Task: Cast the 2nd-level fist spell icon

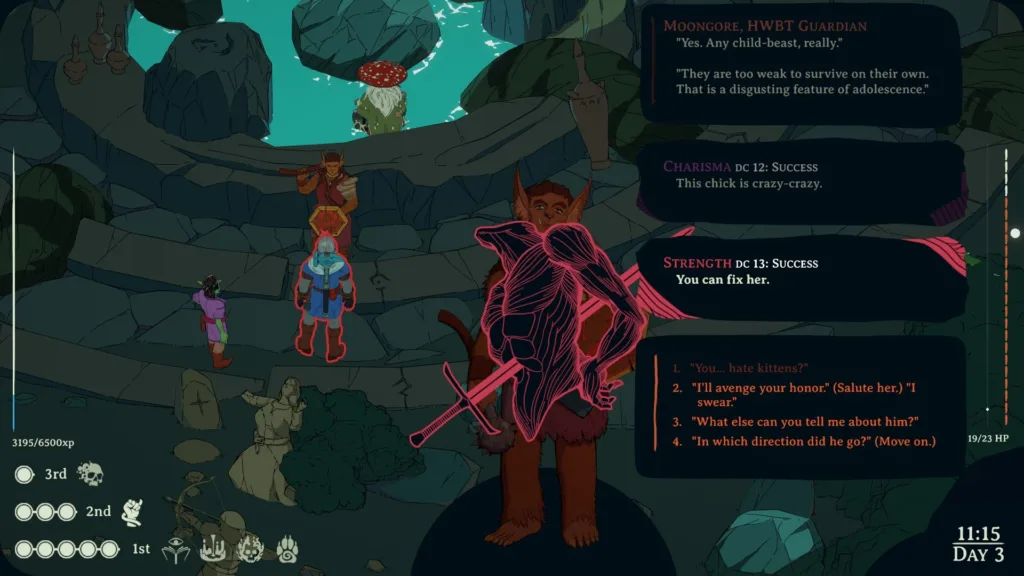Action: 131,511
